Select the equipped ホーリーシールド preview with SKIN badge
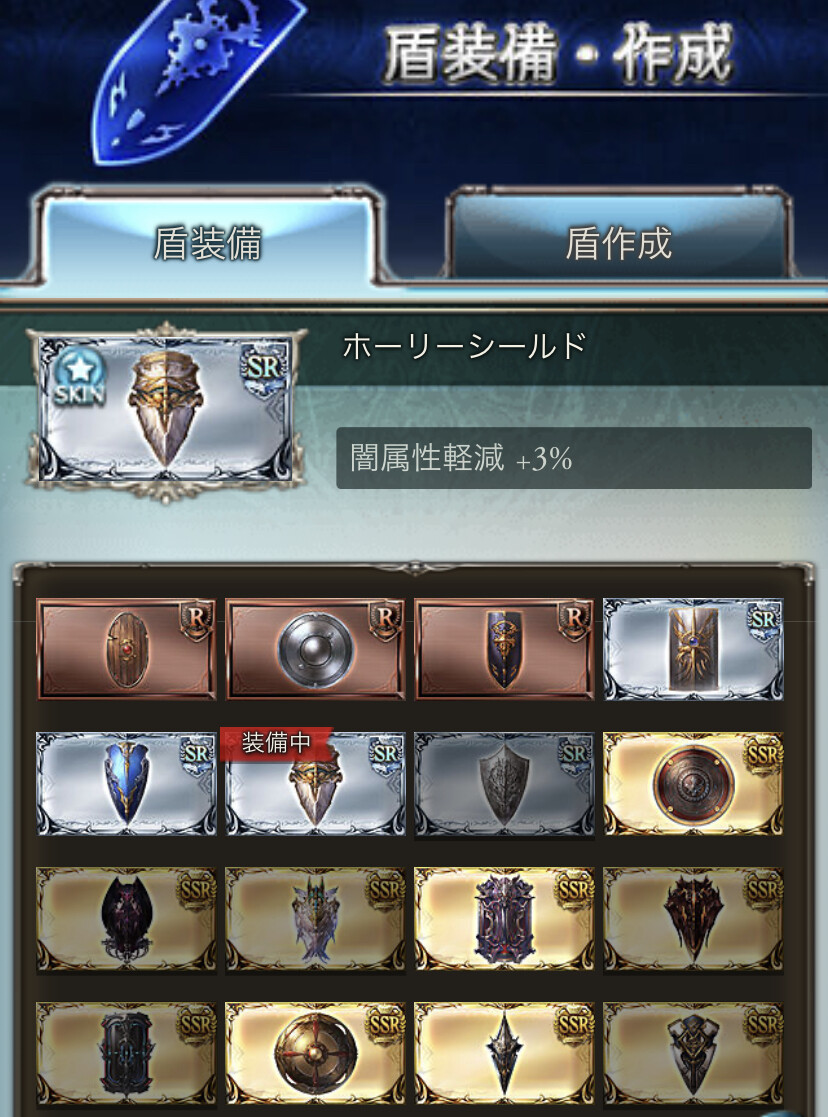 [165, 408]
